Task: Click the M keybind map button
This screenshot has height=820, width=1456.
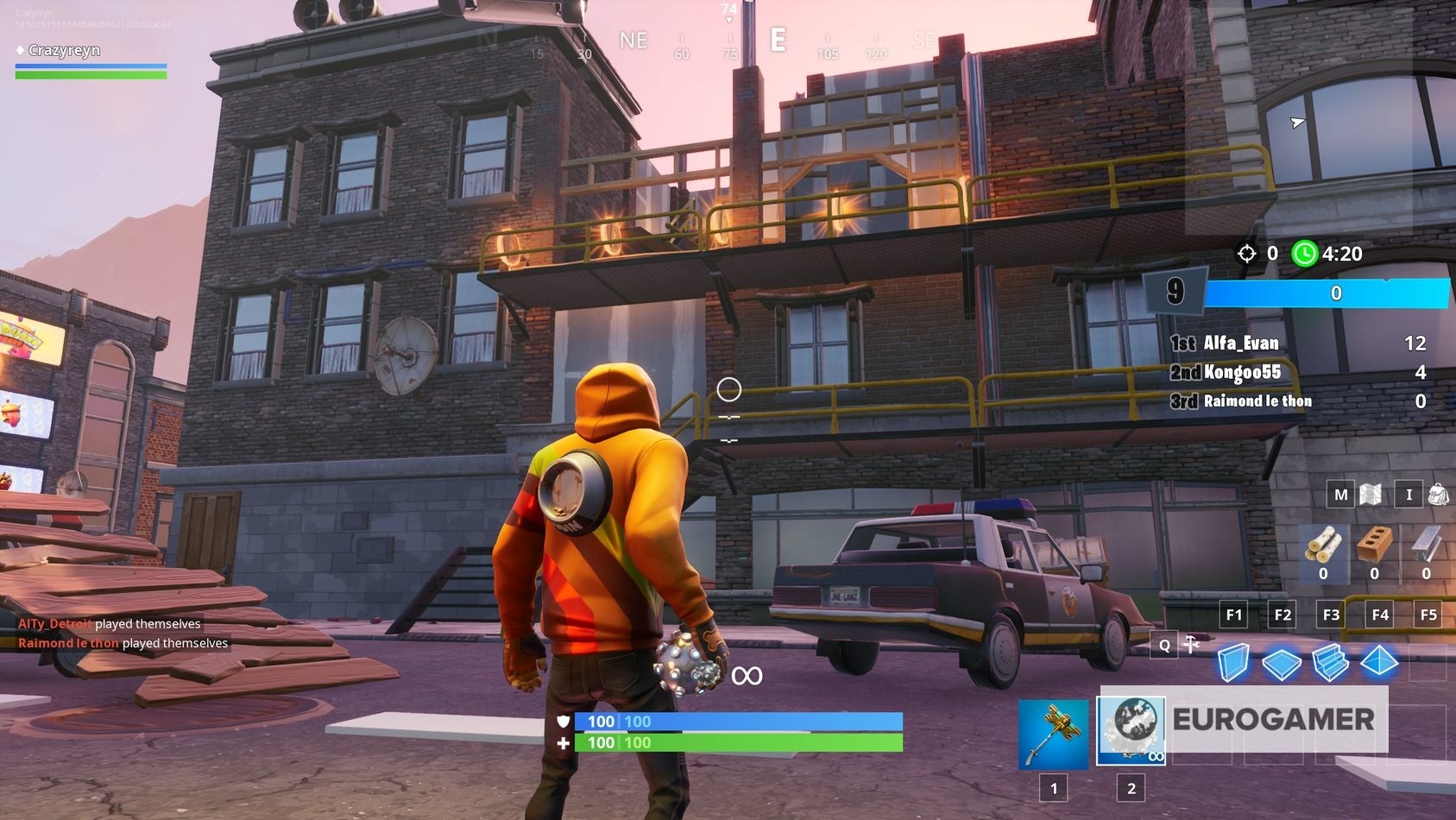Action: 1340,495
